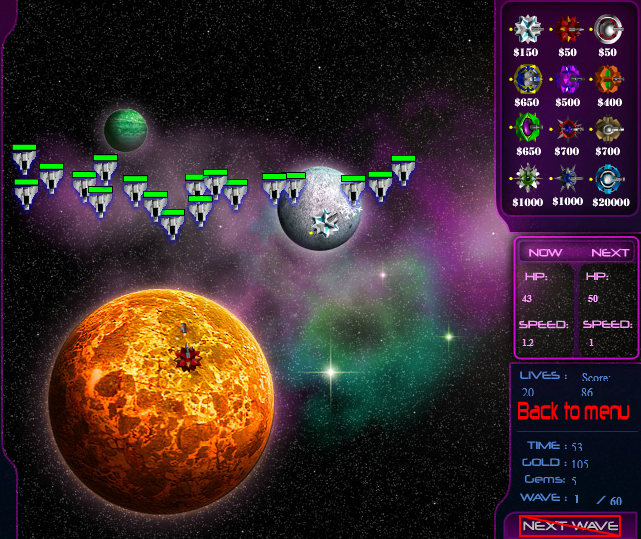
Task: Pick the dark blue-core $1000 tower
Action: pyautogui.click(x=568, y=178)
